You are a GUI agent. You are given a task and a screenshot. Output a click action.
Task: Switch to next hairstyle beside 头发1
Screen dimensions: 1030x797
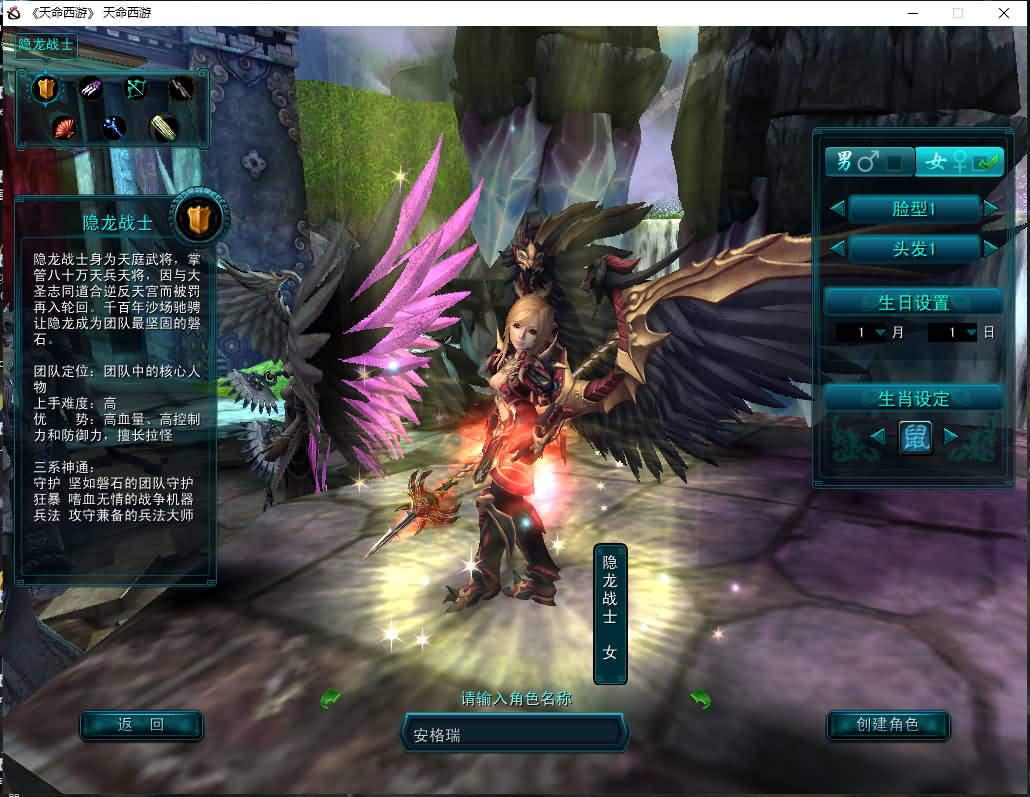(x=991, y=248)
